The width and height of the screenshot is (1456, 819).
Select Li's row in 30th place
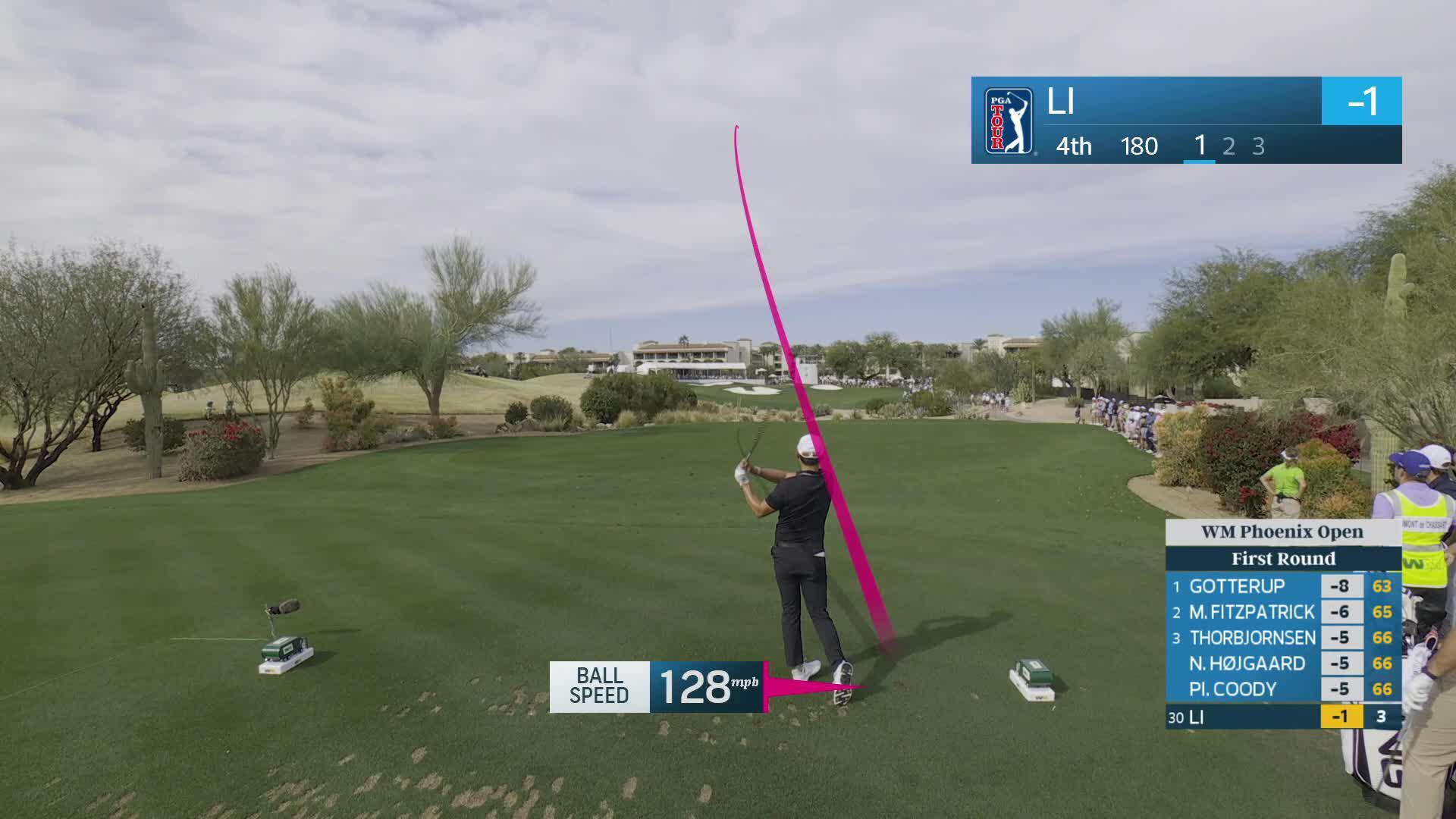pyautogui.click(x=1282, y=717)
